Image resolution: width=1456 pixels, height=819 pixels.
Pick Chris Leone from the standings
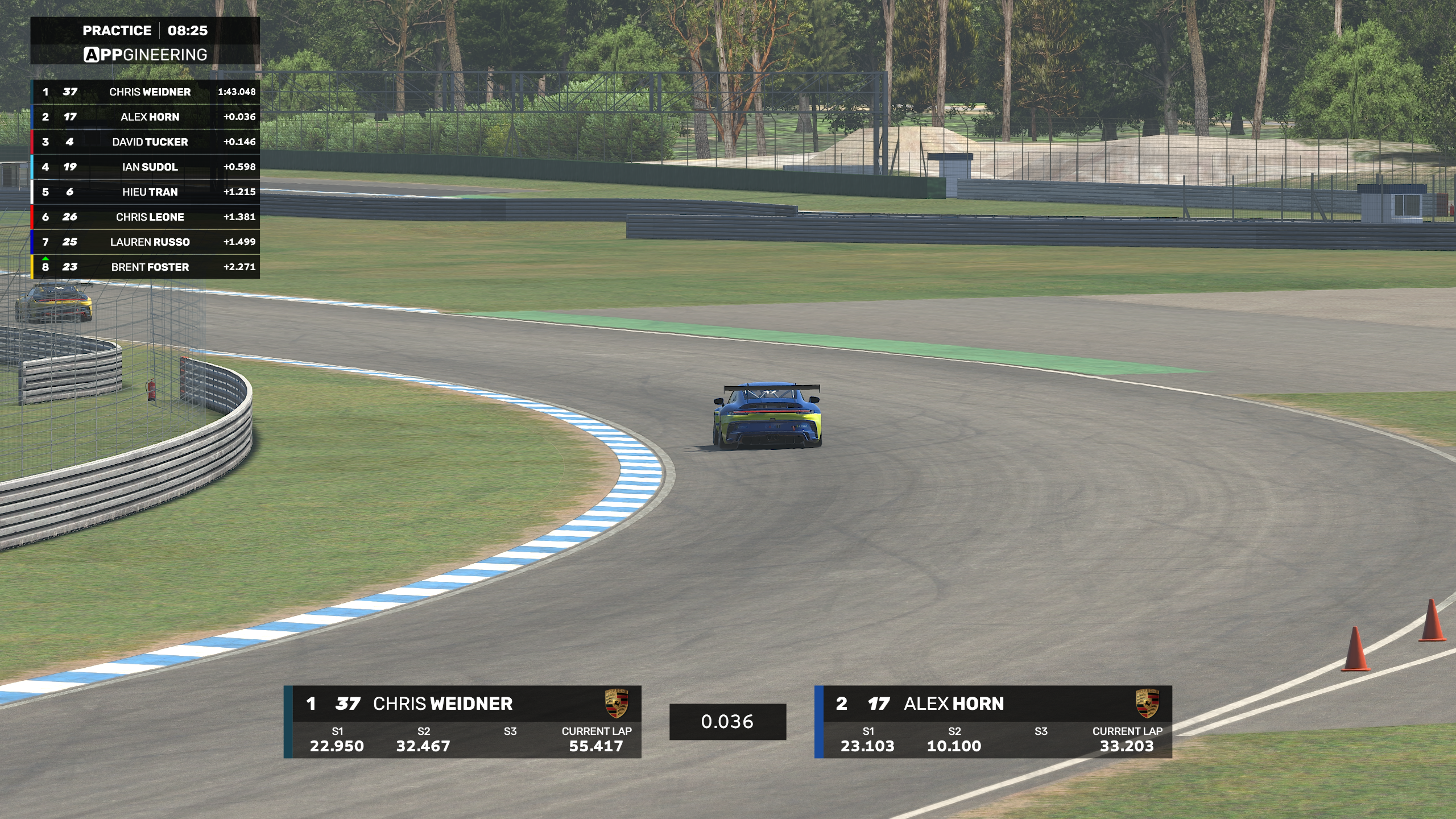click(x=150, y=217)
